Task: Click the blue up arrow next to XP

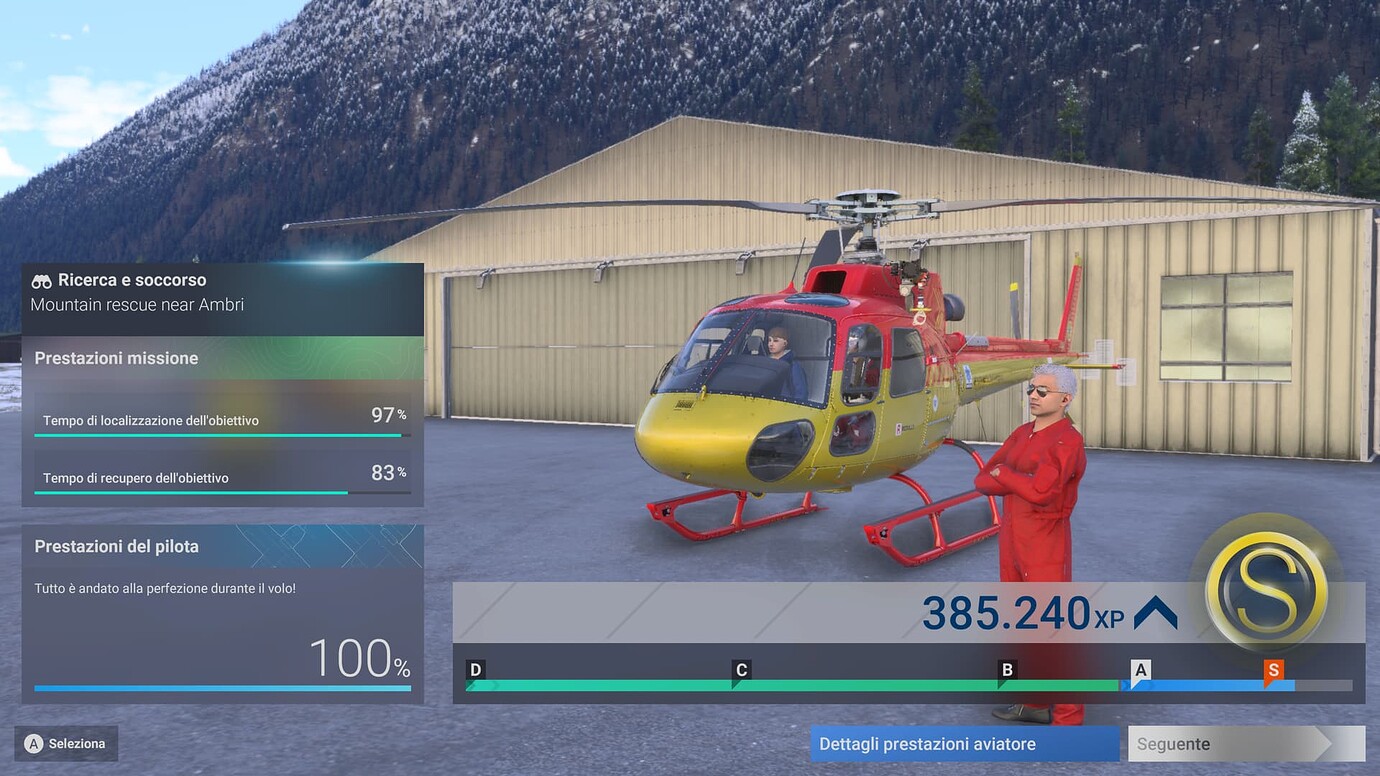Action: pos(1155,613)
